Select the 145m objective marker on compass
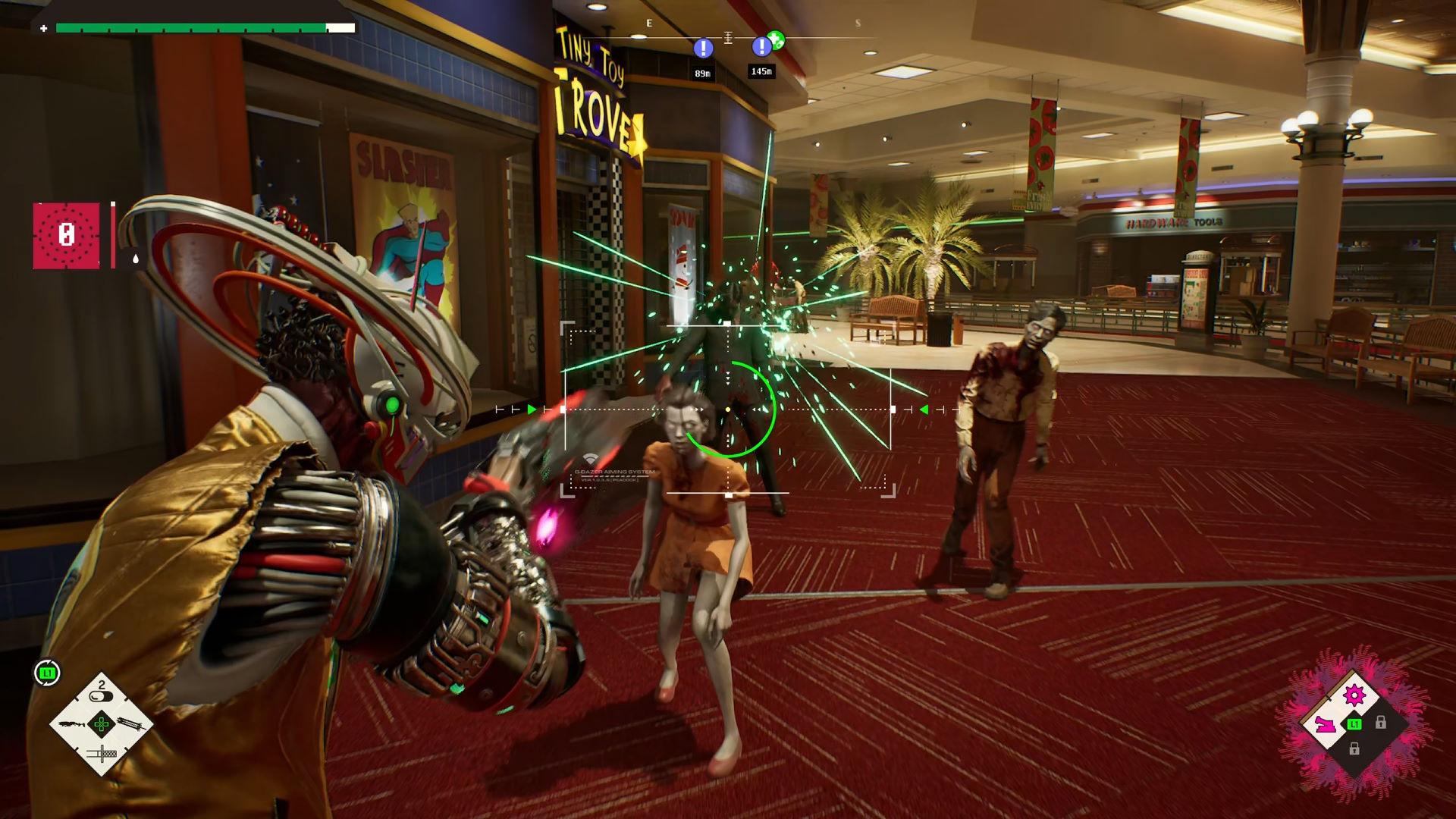 click(x=761, y=47)
